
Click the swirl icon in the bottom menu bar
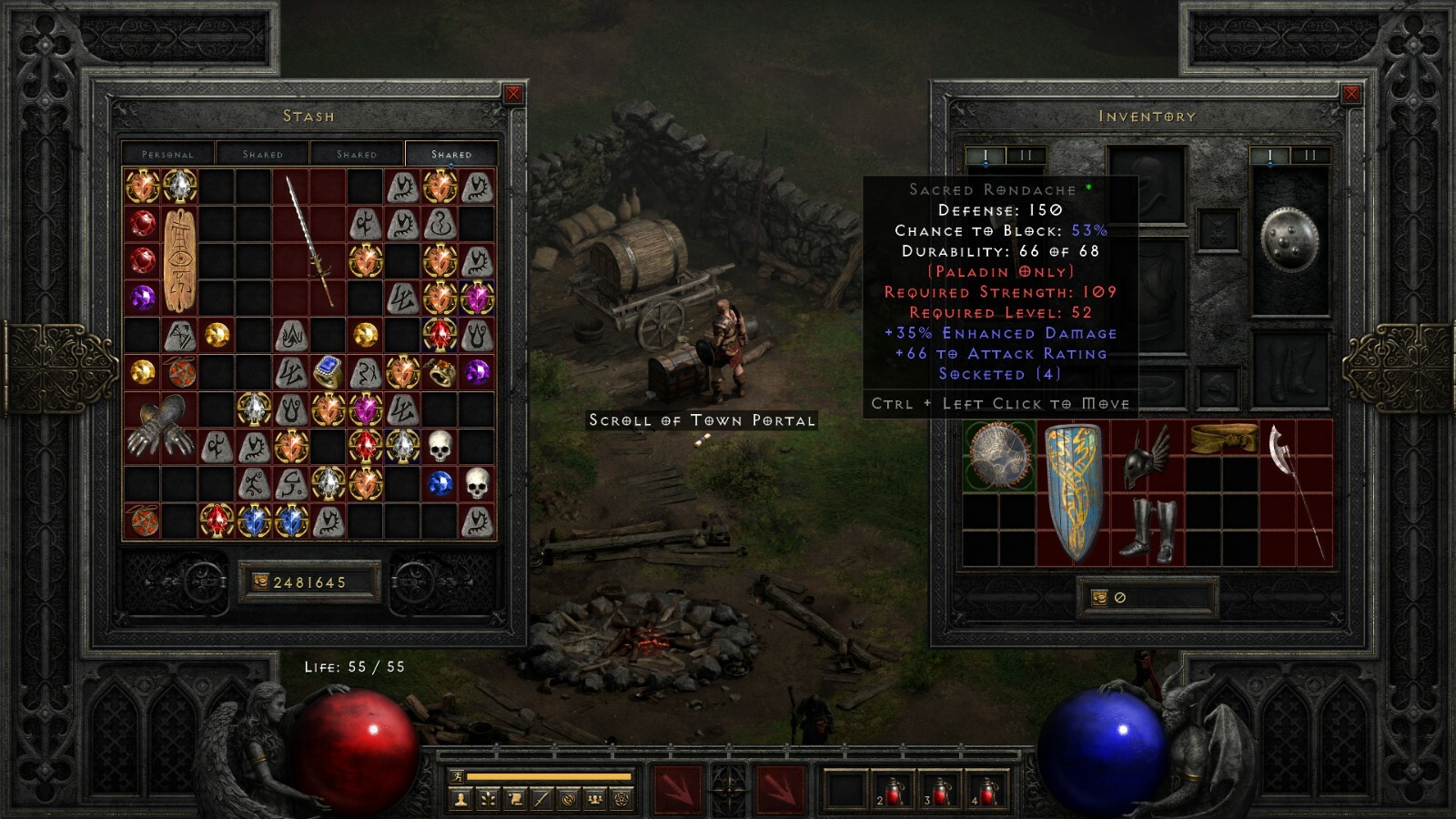tap(569, 799)
